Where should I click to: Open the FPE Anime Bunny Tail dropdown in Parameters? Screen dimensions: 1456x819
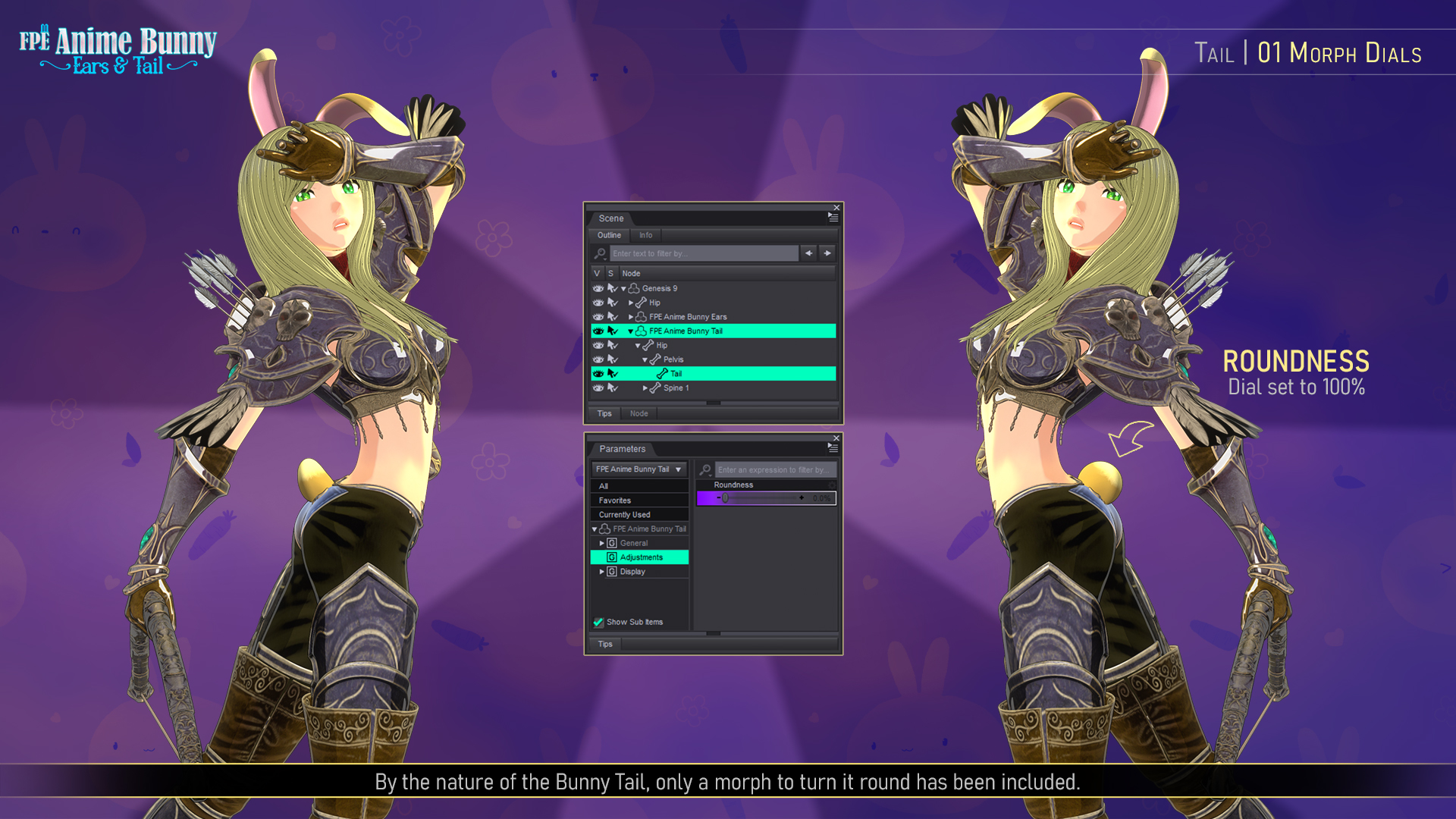[678, 469]
